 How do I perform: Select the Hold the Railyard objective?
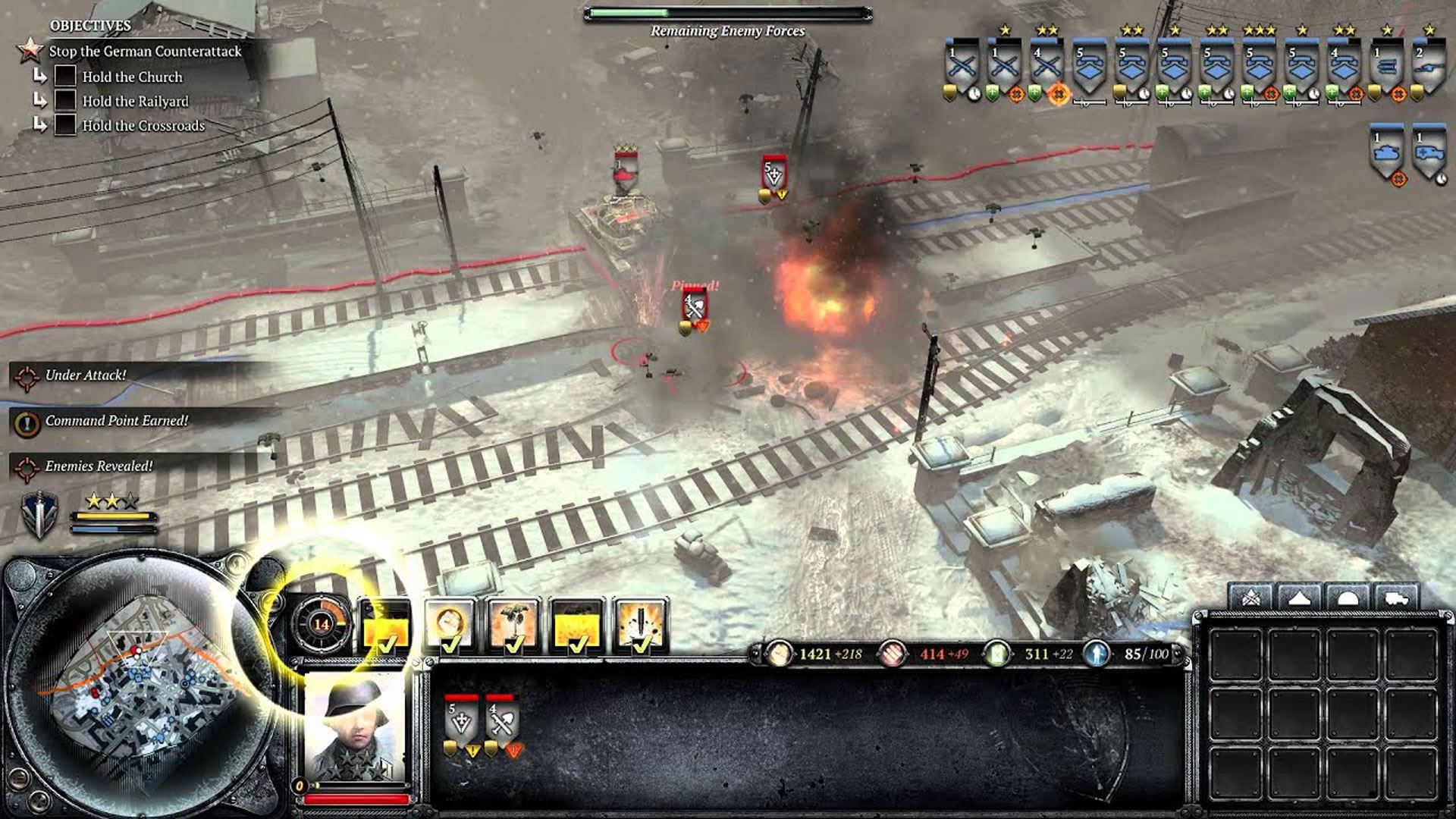135,101
